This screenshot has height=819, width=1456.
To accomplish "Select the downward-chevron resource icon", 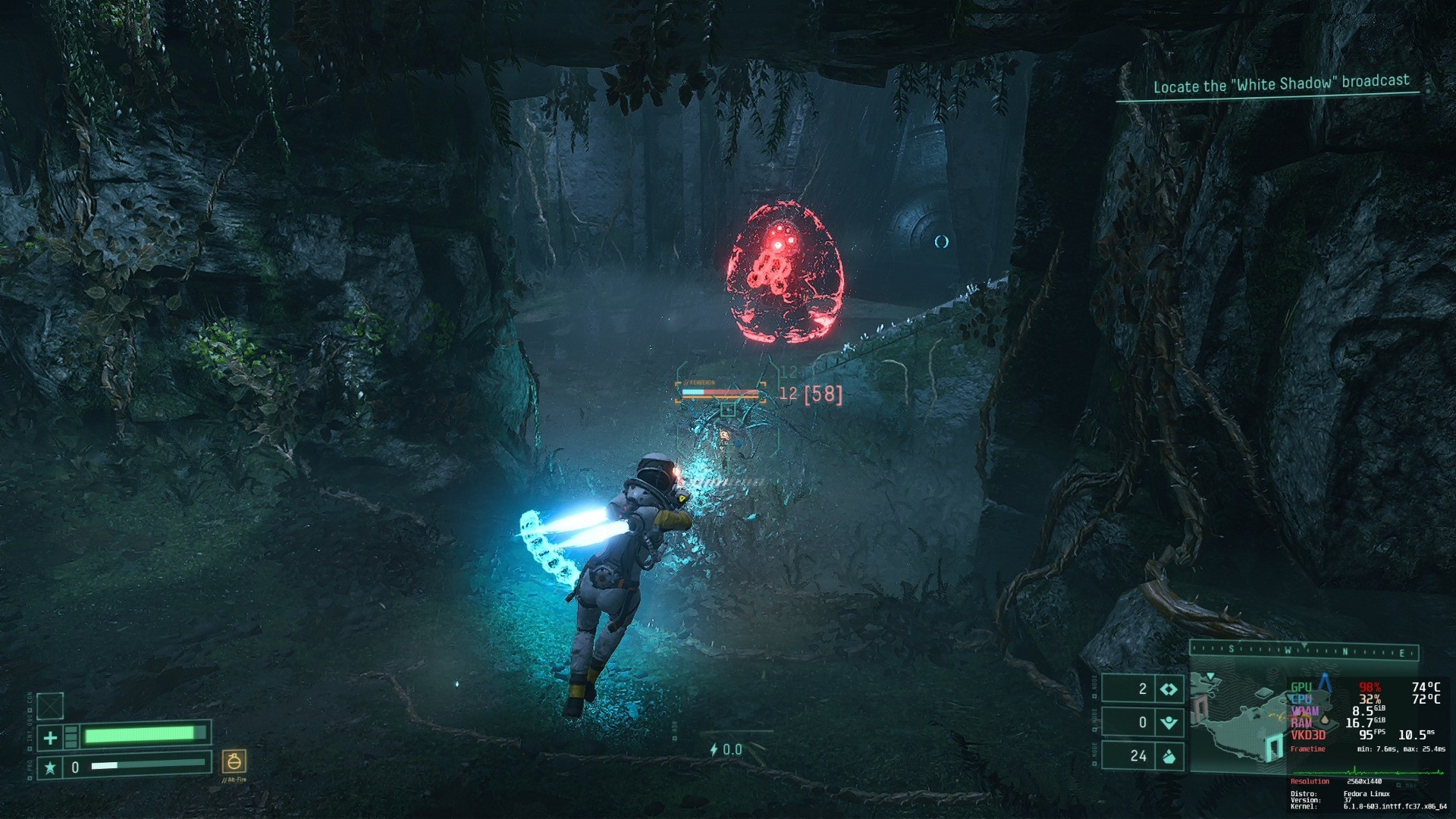I will 1169,723.
